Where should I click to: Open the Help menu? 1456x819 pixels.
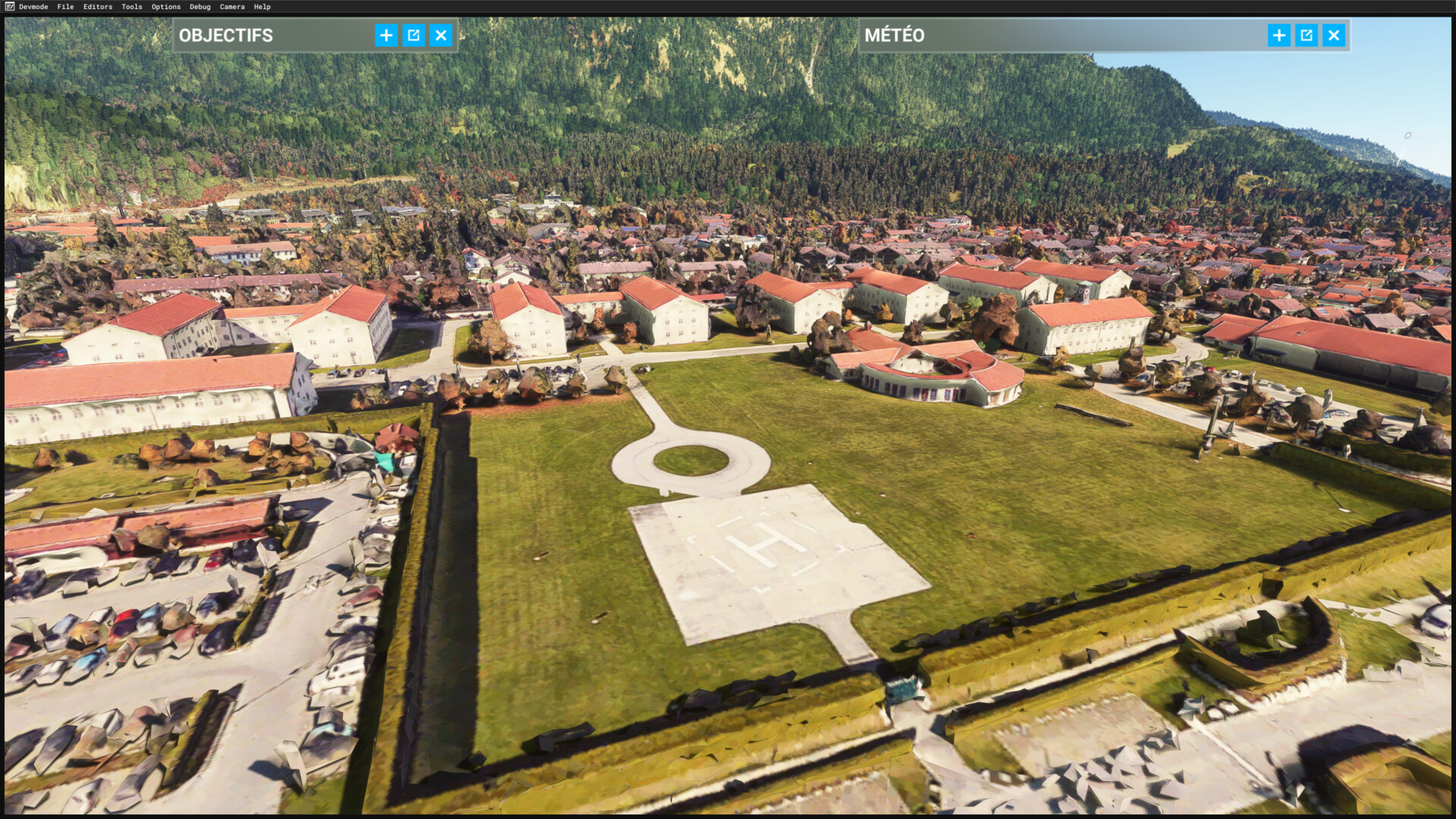tap(262, 7)
